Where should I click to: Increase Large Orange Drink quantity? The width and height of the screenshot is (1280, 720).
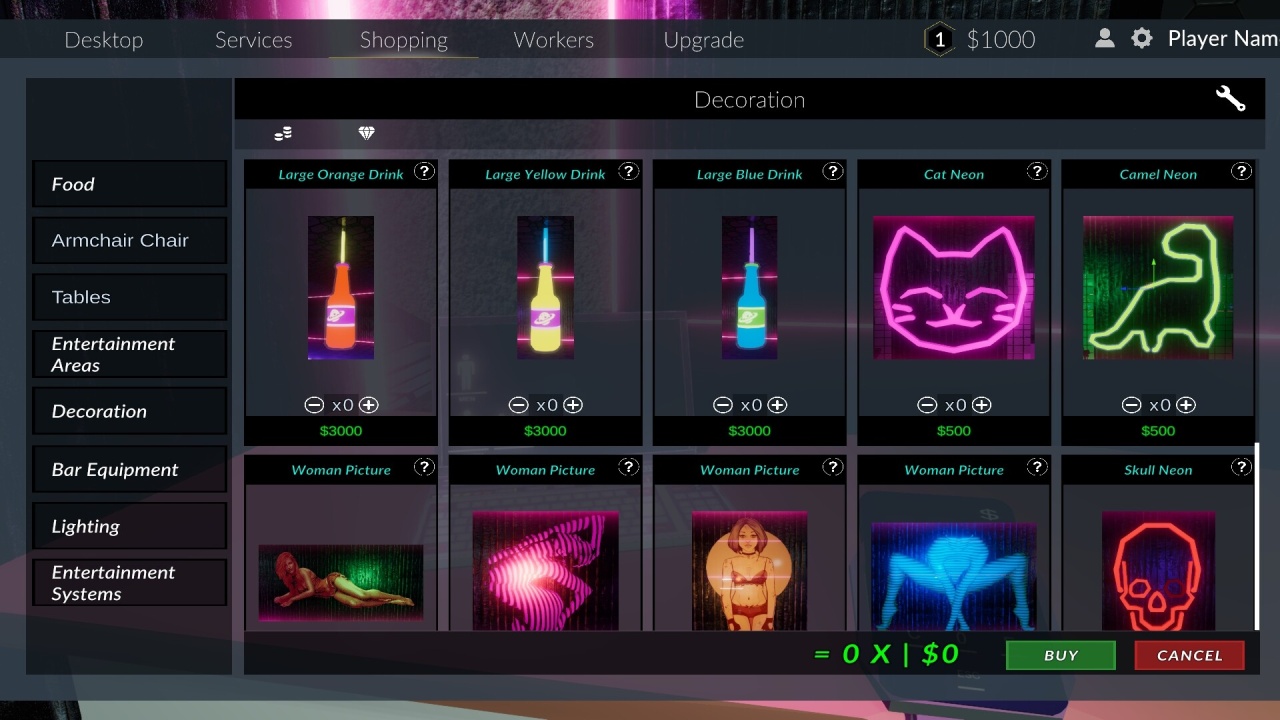tap(369, 405)
